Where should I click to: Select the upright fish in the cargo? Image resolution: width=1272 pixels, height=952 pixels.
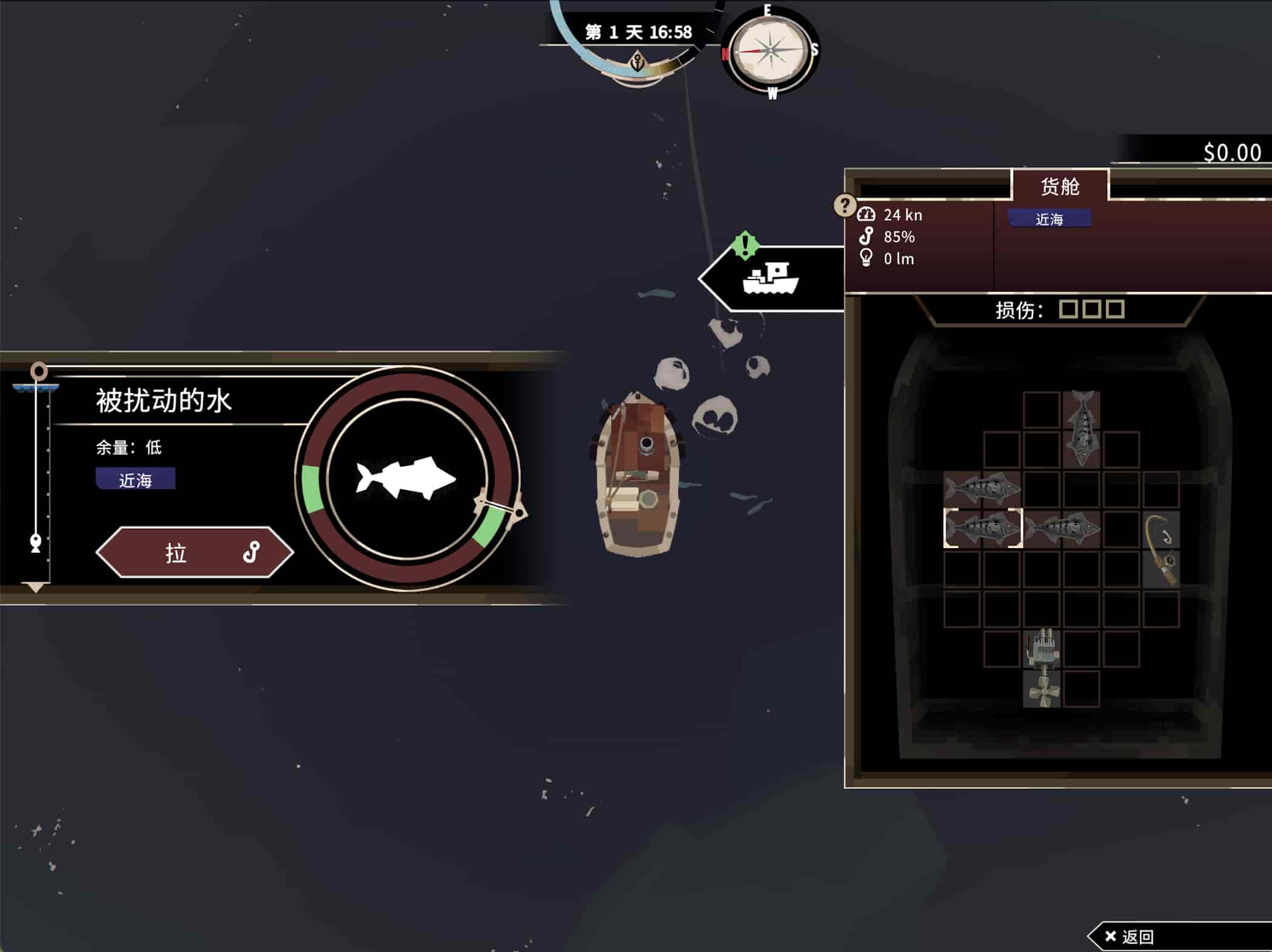(1082, 429)
